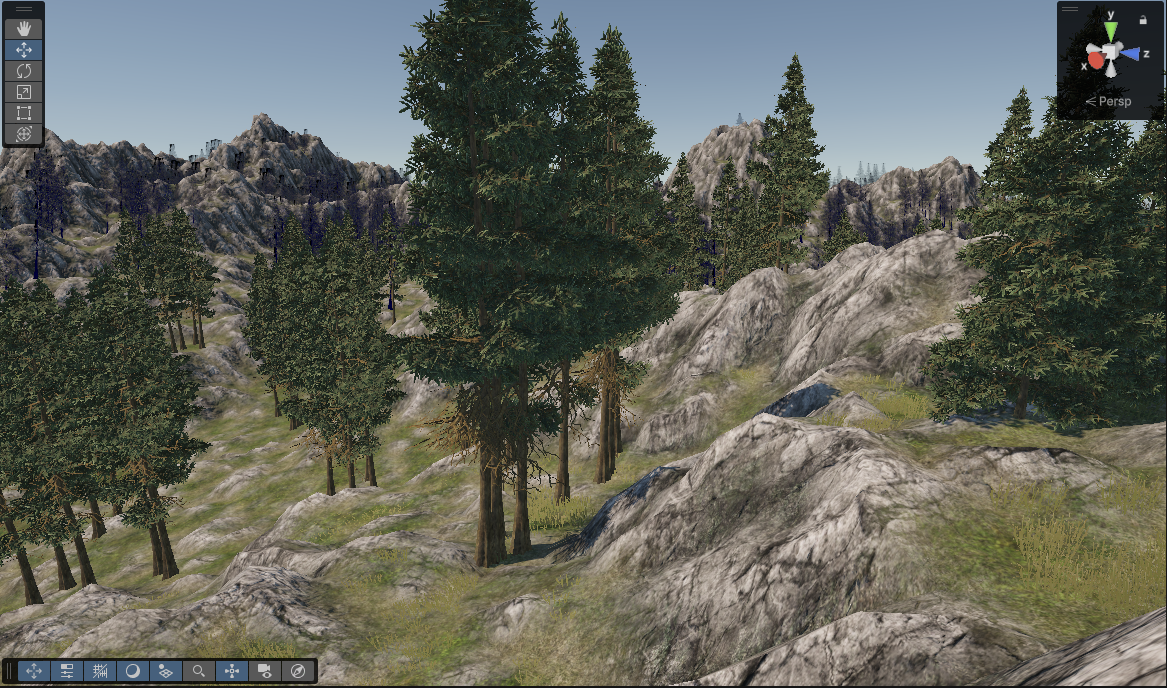Viewport: 1167px width, 688px height.
Task: Open the magnifying glass search overlay
Action: click(199, 671)
